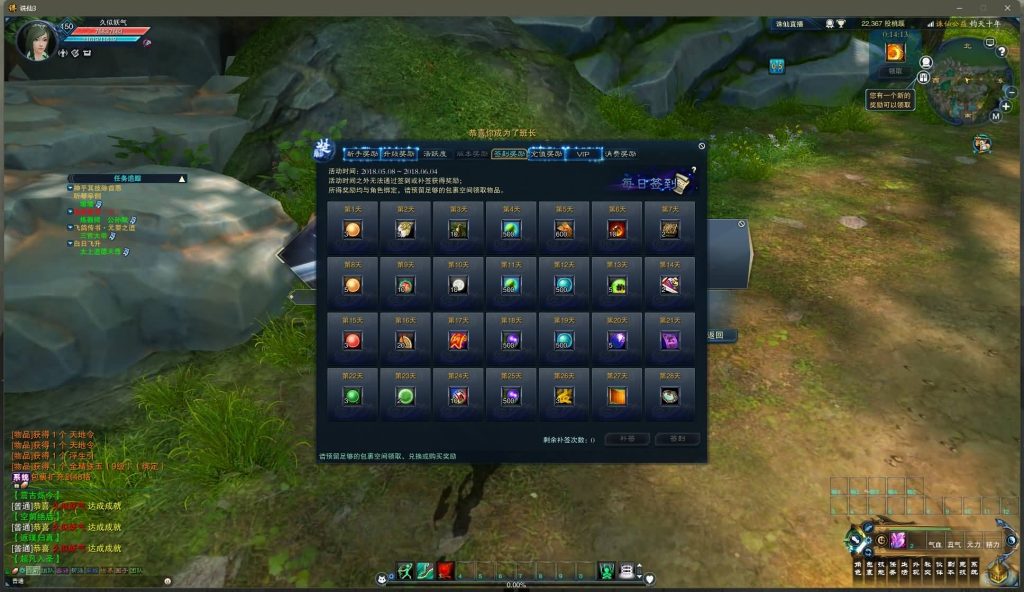
Task: Open the VIP tab
Action: click(583, 154)
